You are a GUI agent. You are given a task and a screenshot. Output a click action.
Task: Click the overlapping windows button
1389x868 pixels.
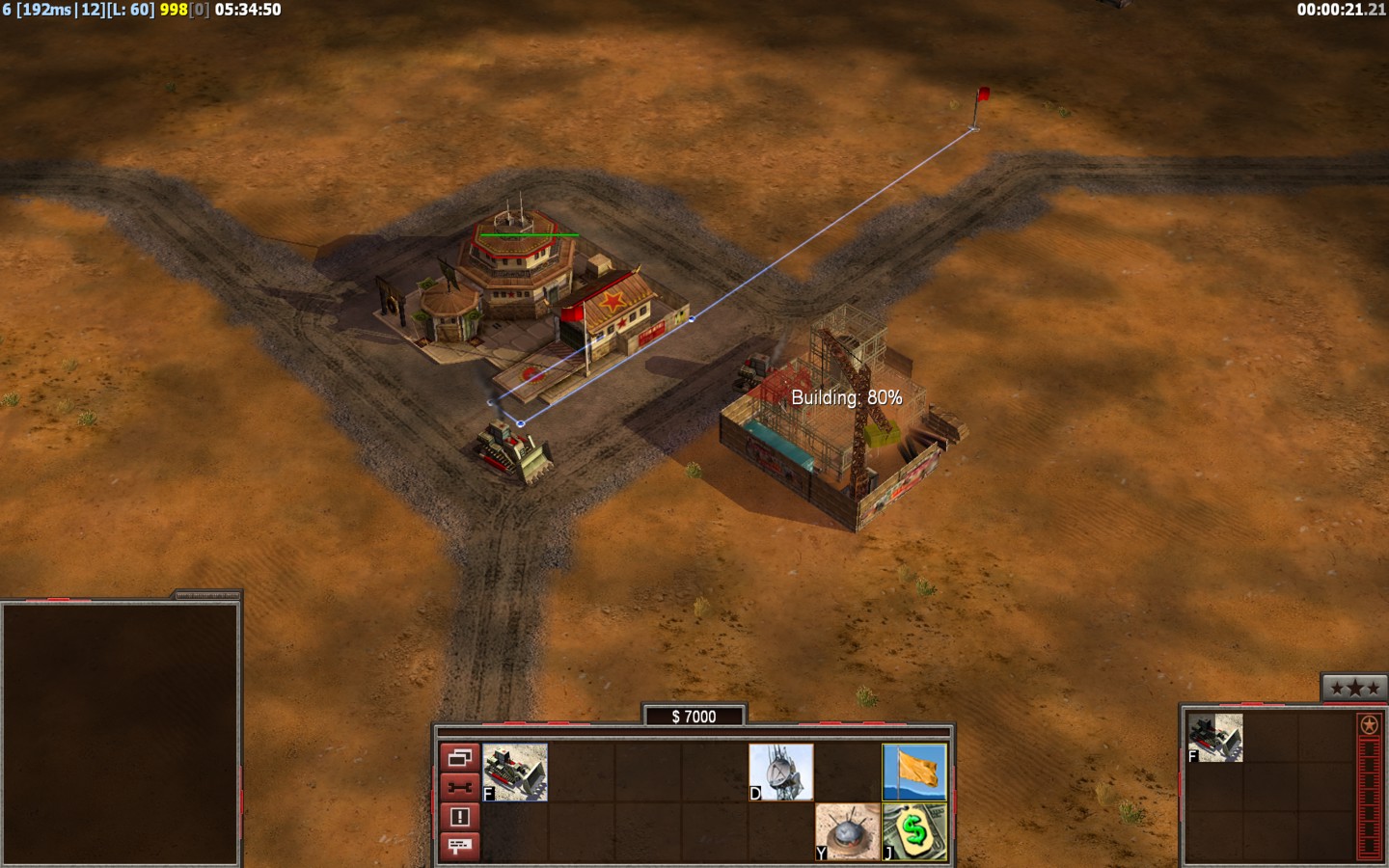point(459,758)
